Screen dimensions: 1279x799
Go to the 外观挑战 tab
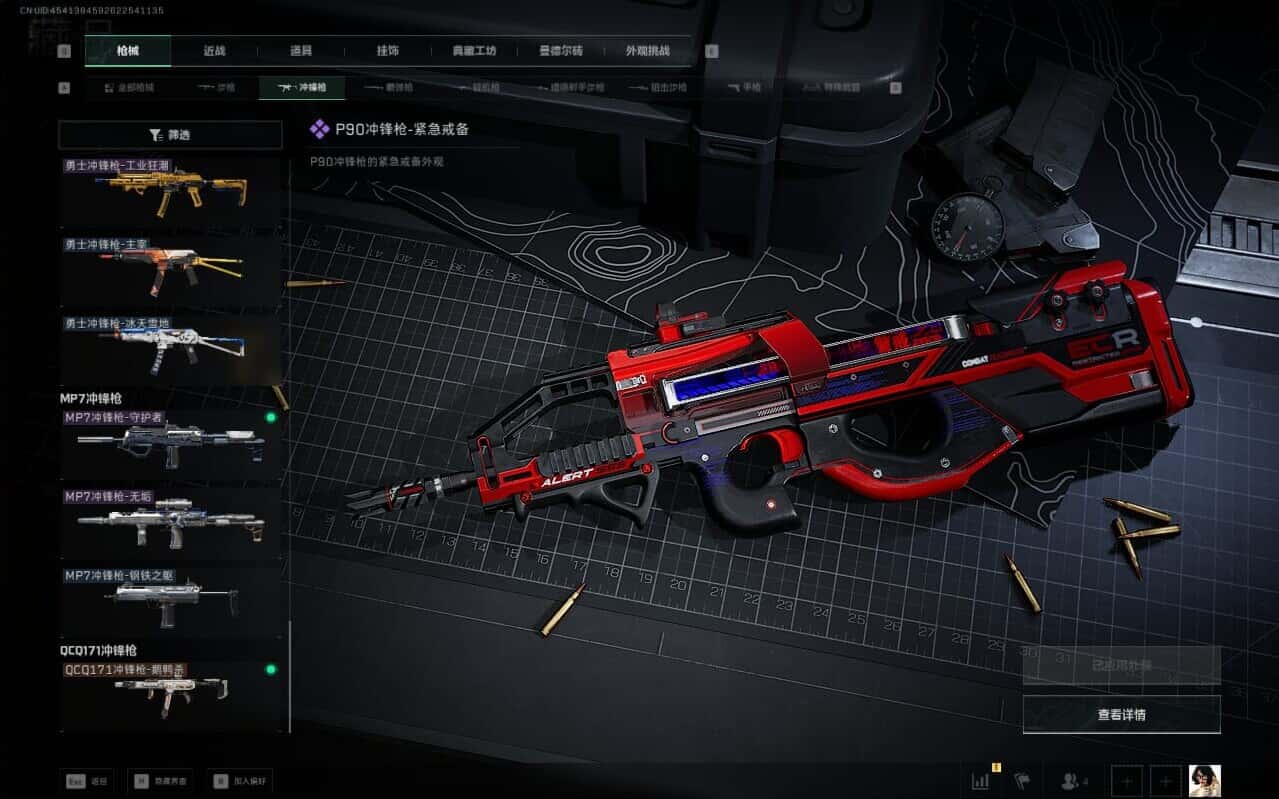[x=647, y=51]
